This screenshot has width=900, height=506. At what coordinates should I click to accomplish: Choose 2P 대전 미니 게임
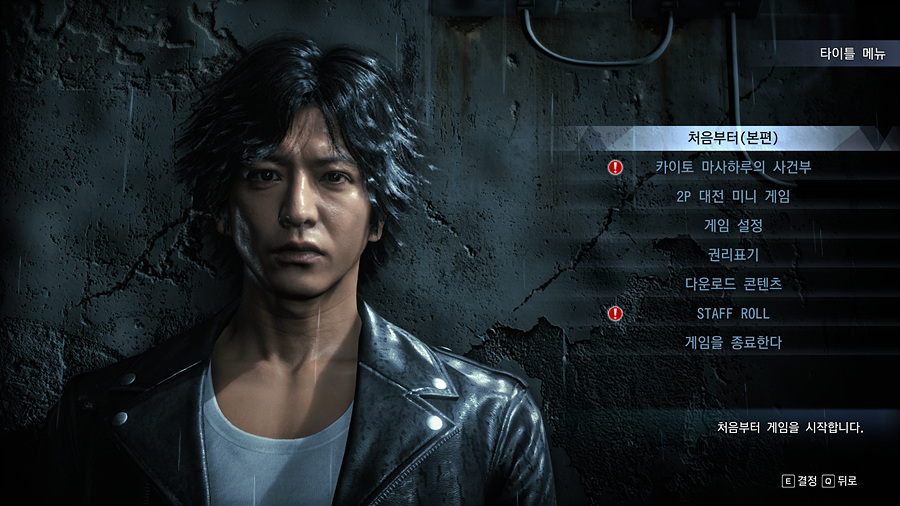click(733, 196)
